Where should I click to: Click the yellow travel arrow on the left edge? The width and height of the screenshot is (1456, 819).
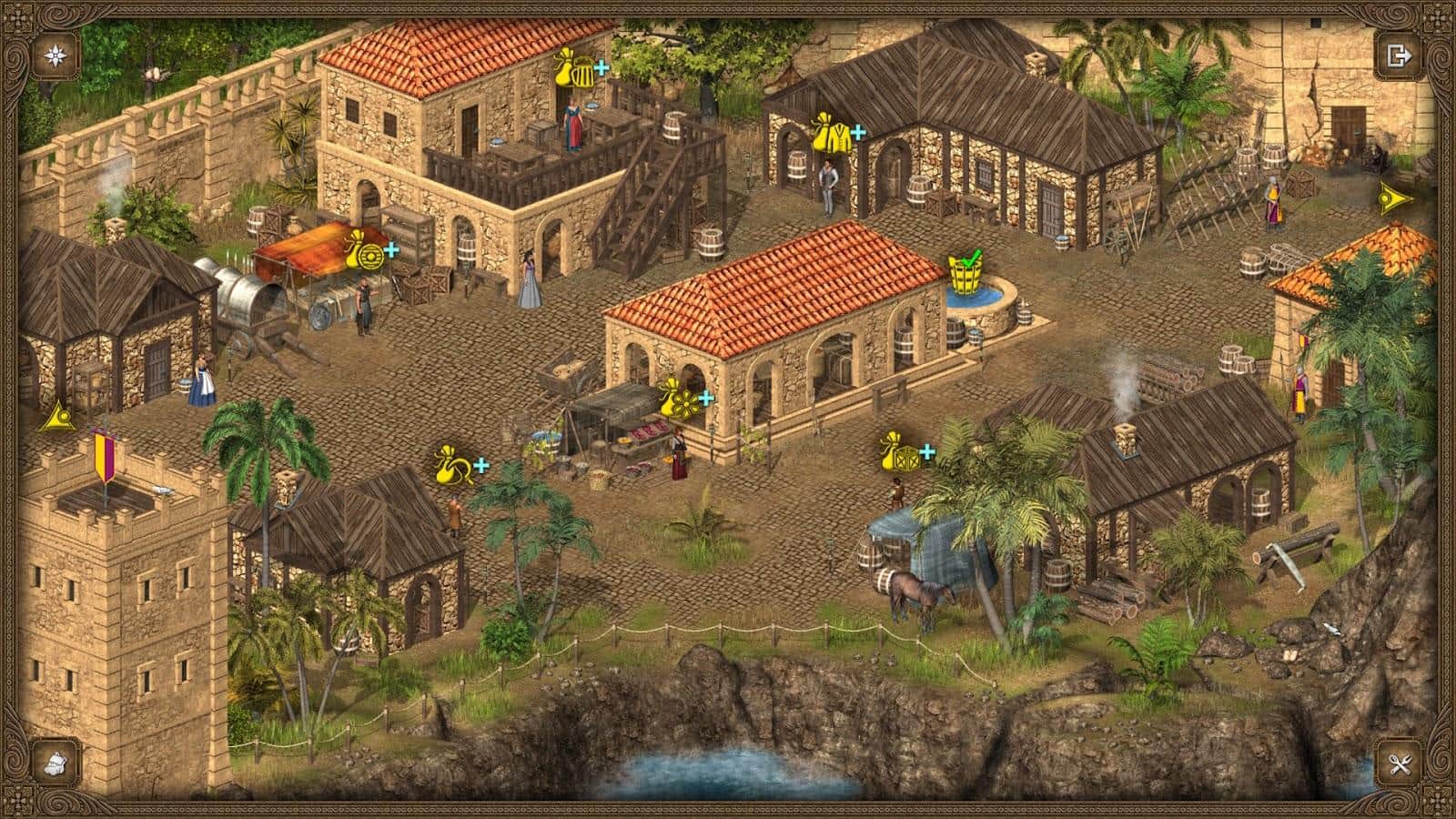coord(59,414)
